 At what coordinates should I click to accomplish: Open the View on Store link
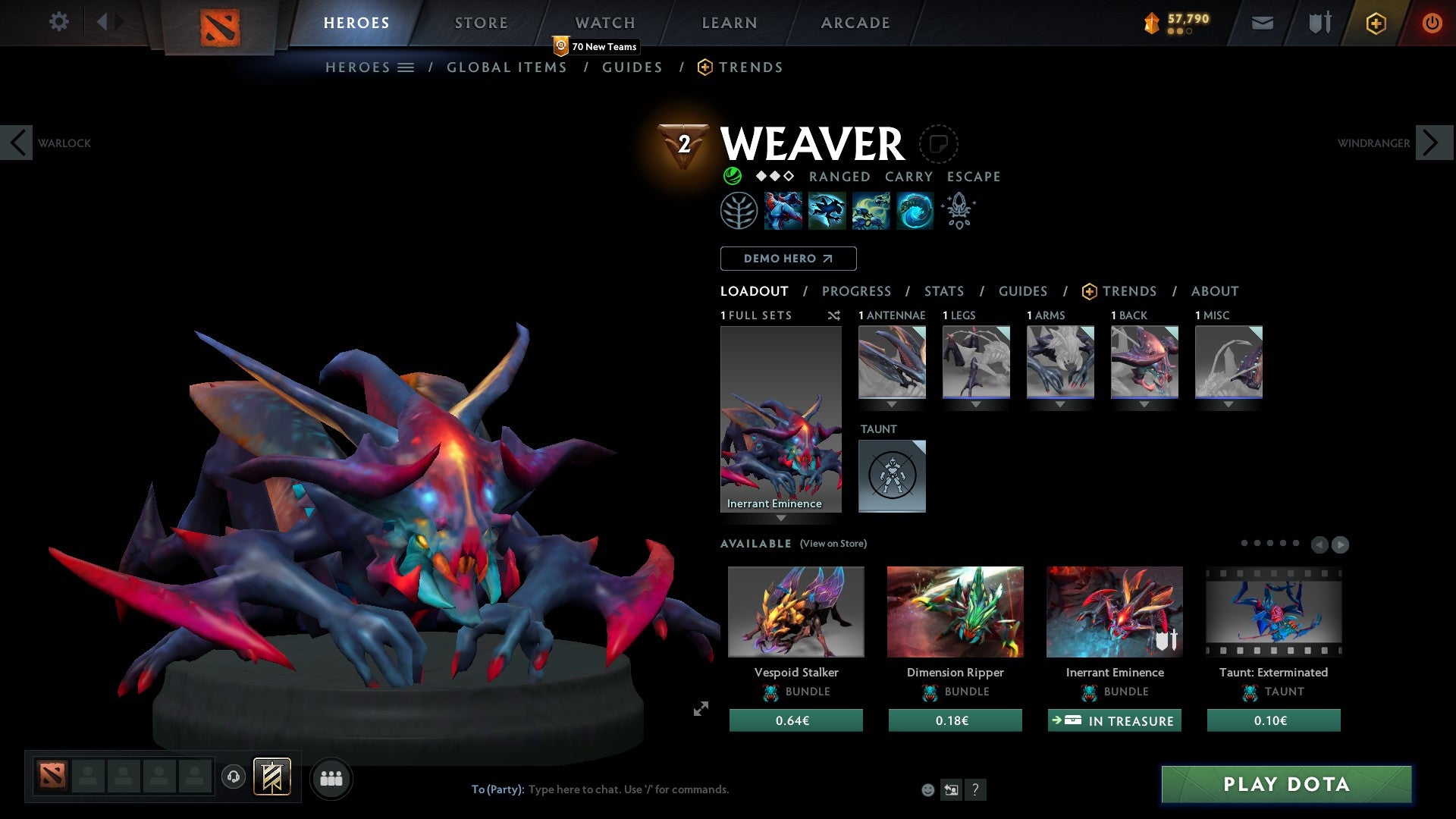[x=833, y=544]
